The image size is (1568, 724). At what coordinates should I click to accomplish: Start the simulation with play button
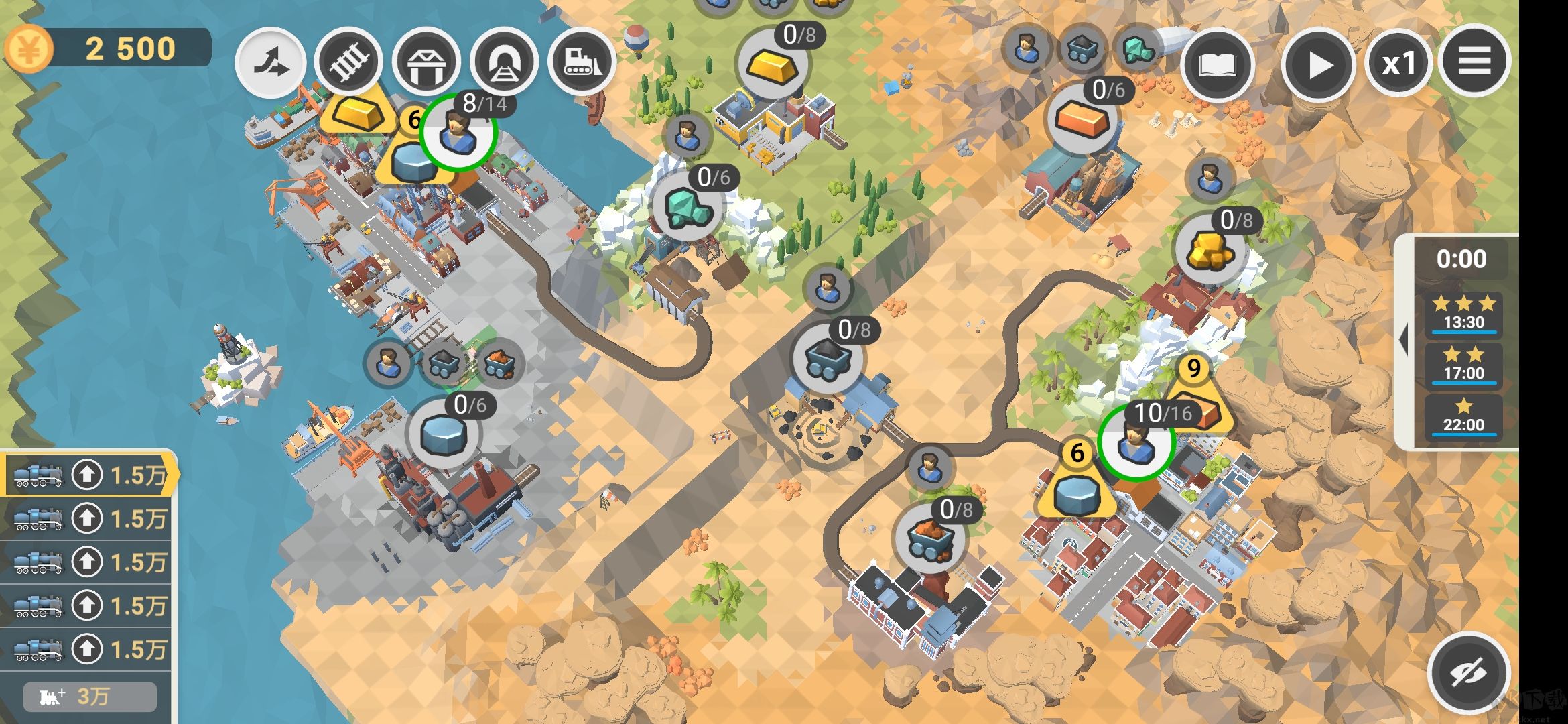[x=1318, y=65]
